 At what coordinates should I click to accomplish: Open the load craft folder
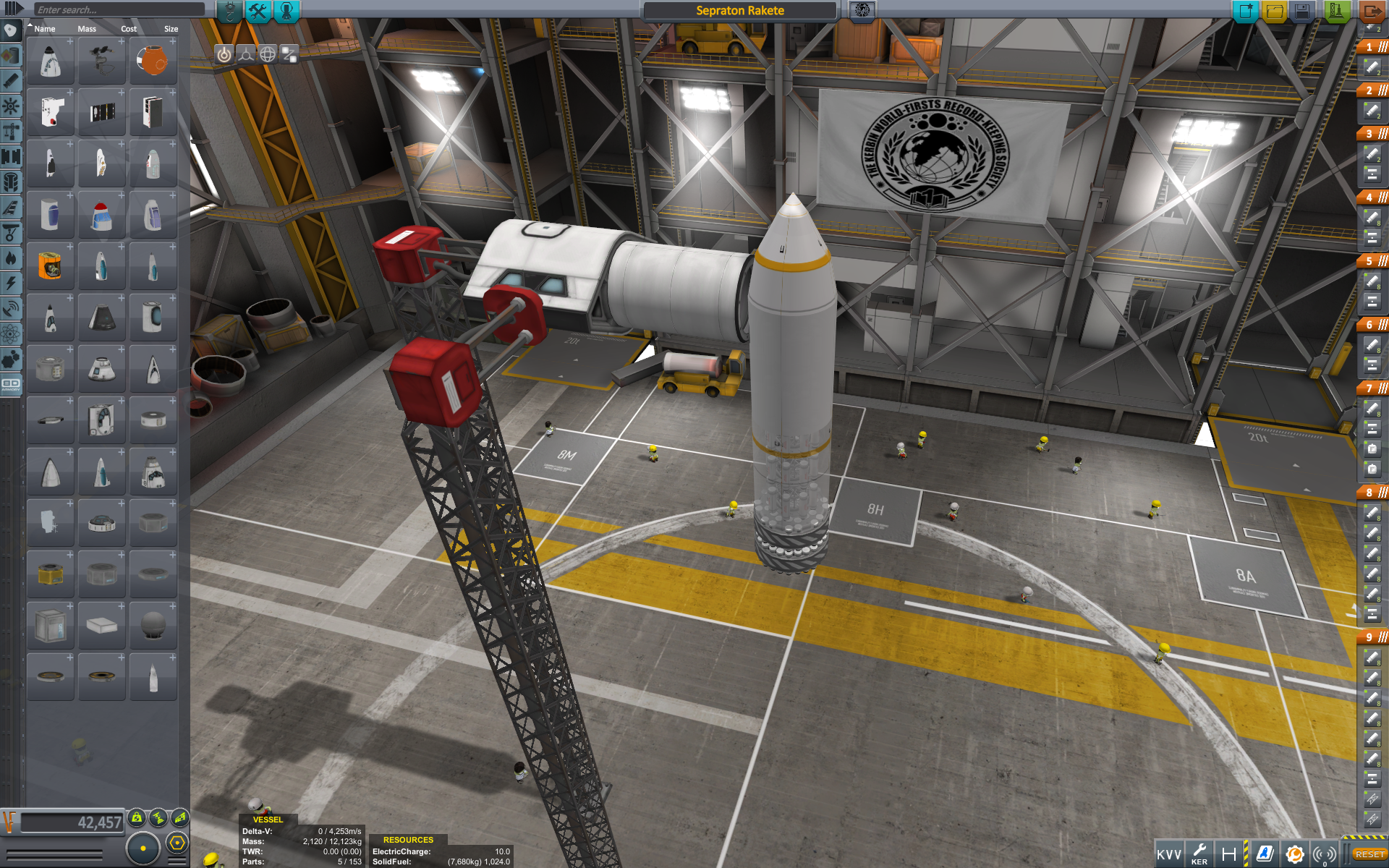1274,11
